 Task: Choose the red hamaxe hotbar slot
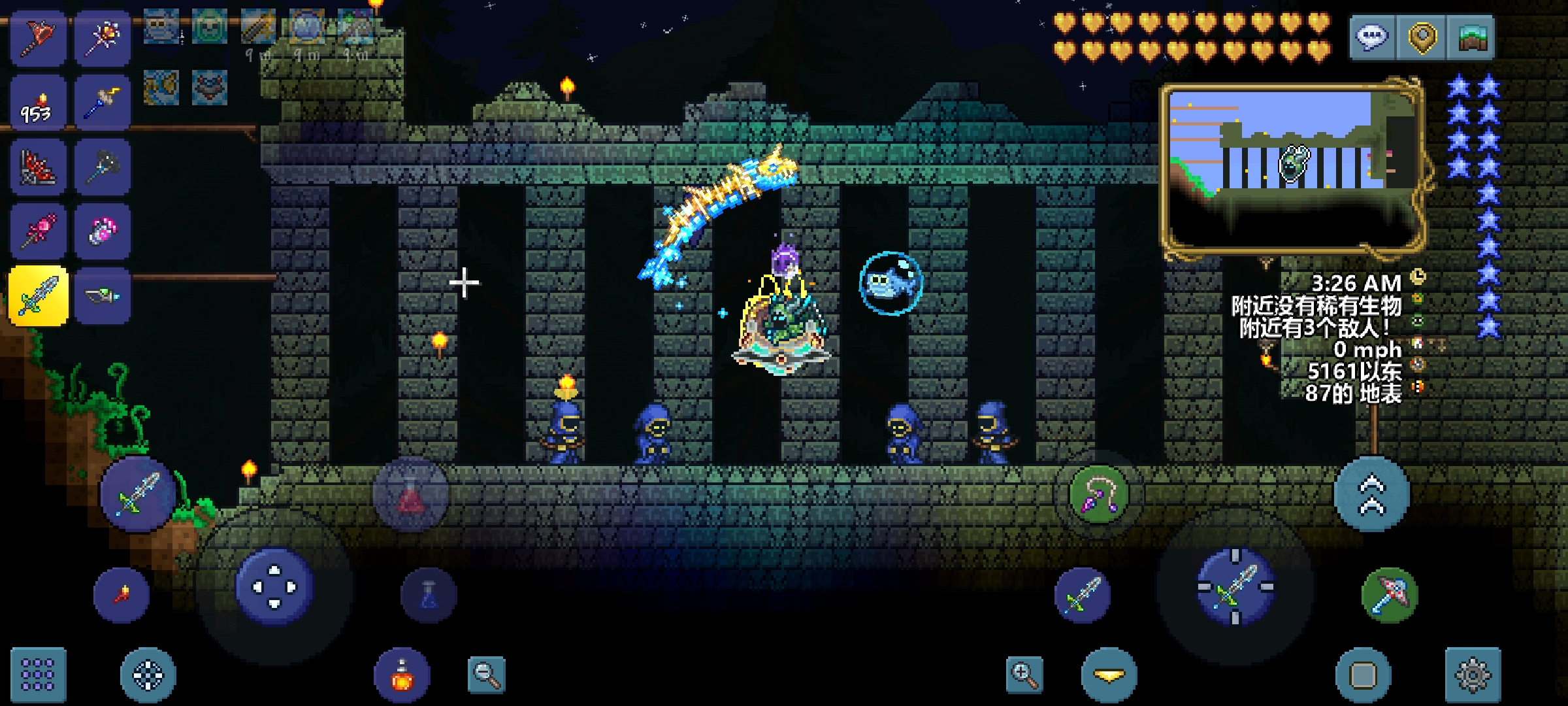tap(38, 37)
